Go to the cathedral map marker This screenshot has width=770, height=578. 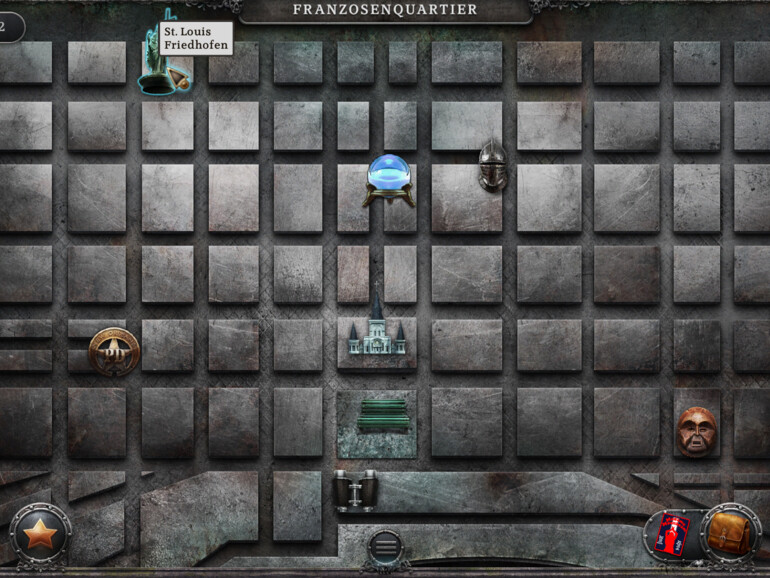[x=376, y=327]
